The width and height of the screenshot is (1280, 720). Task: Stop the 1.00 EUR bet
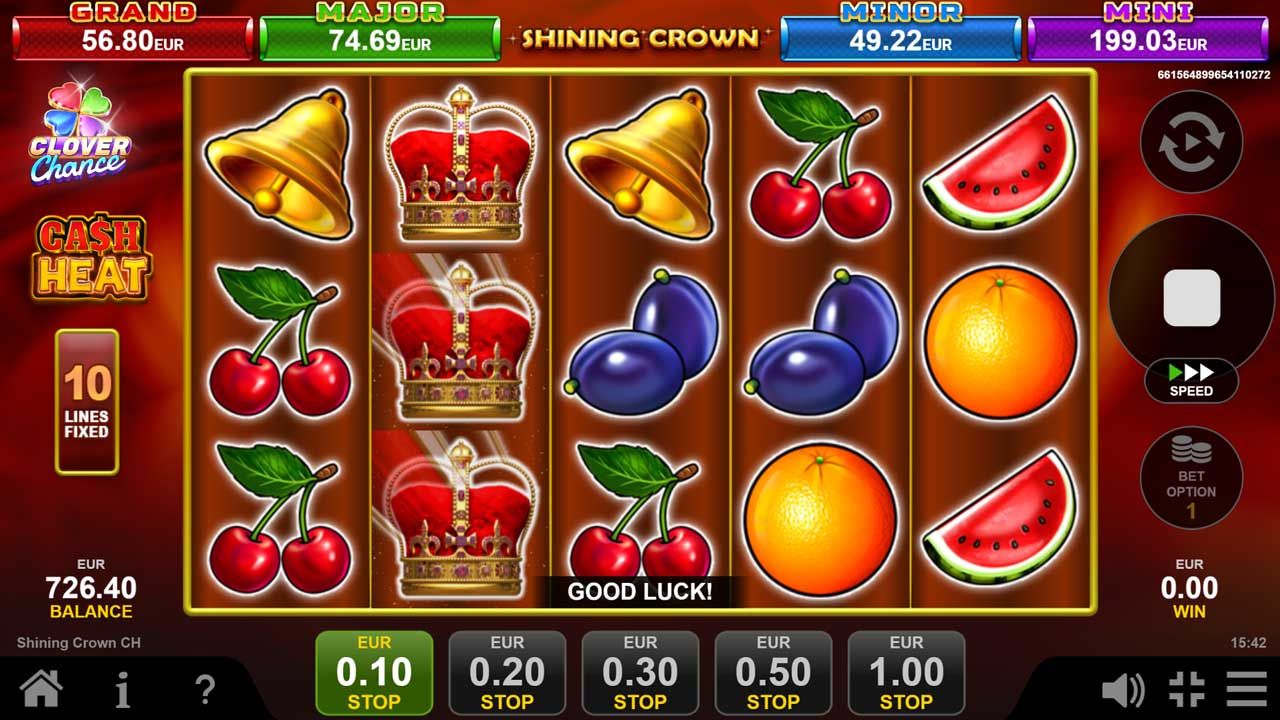click(907, 670)
